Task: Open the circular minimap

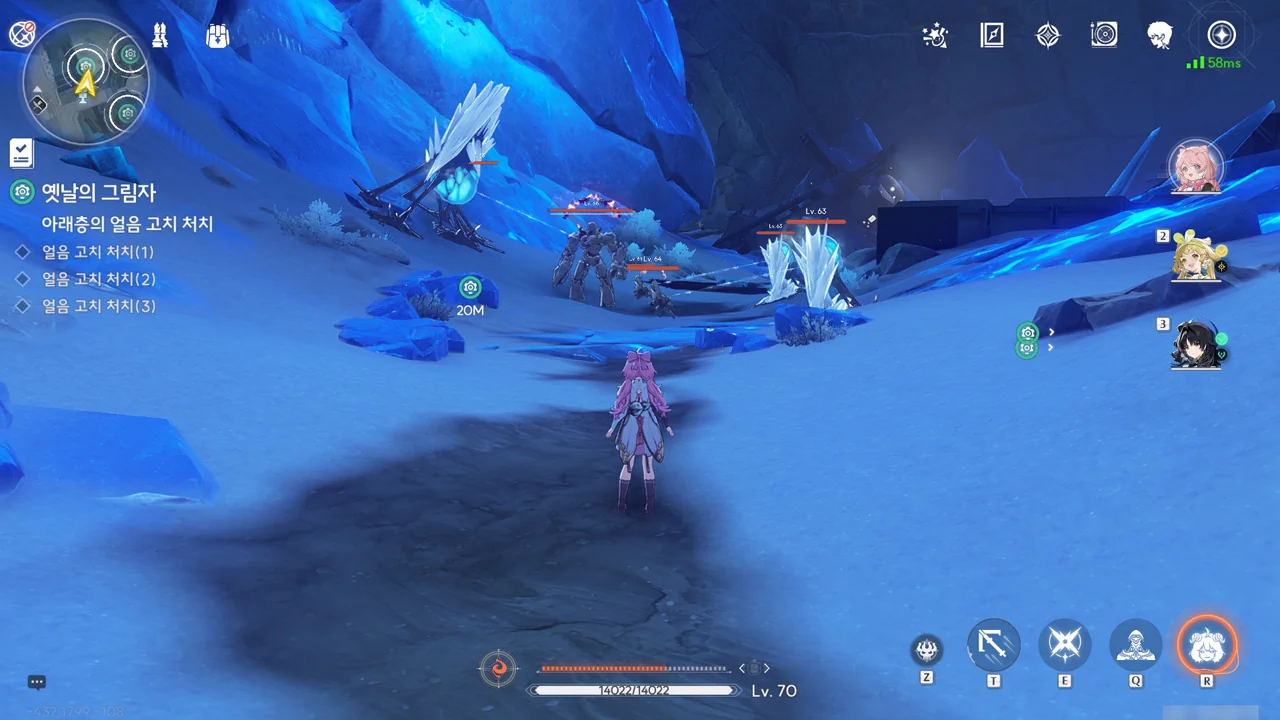Action: pyautogui.click(x=86, y=82)
